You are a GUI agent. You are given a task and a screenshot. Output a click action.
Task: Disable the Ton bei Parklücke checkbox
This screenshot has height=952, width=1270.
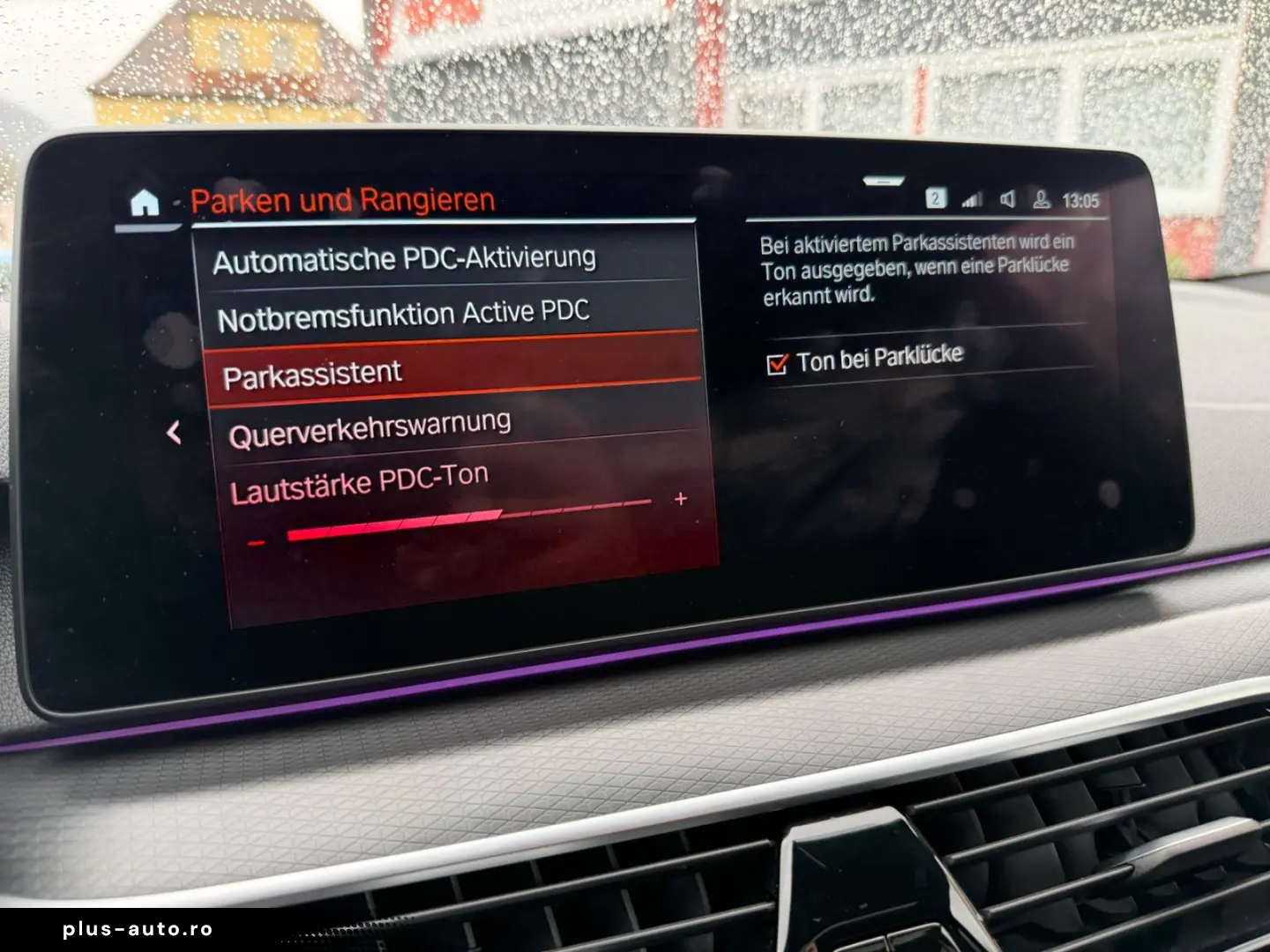(778, 361)
